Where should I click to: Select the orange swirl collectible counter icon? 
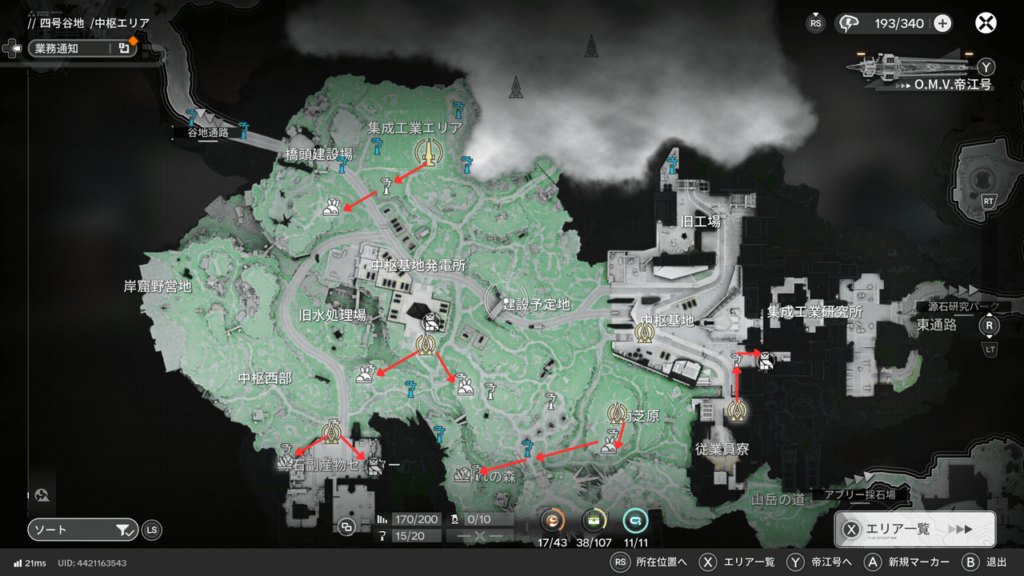(x=553, y=520)
